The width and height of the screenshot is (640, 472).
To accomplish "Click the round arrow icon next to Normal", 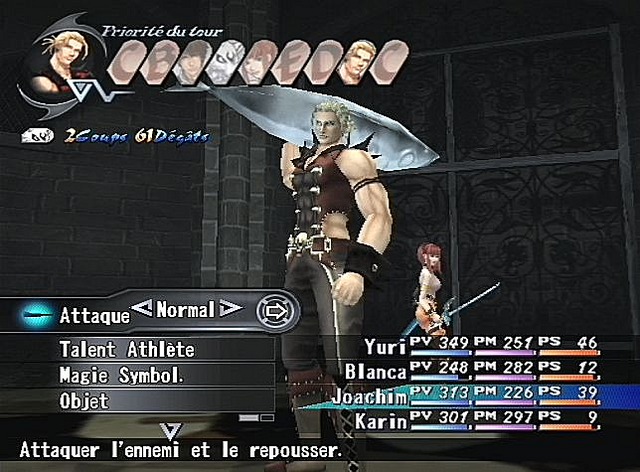I will 271,310.
